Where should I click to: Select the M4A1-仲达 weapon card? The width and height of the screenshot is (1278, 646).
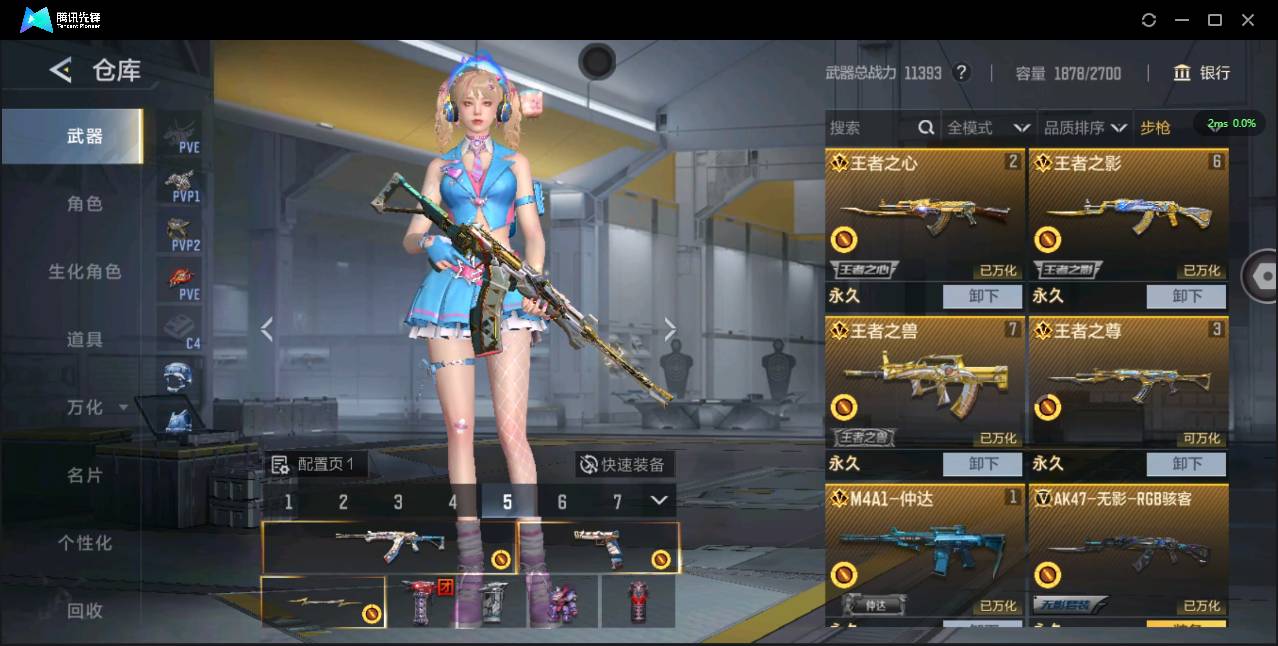[925, 550]
